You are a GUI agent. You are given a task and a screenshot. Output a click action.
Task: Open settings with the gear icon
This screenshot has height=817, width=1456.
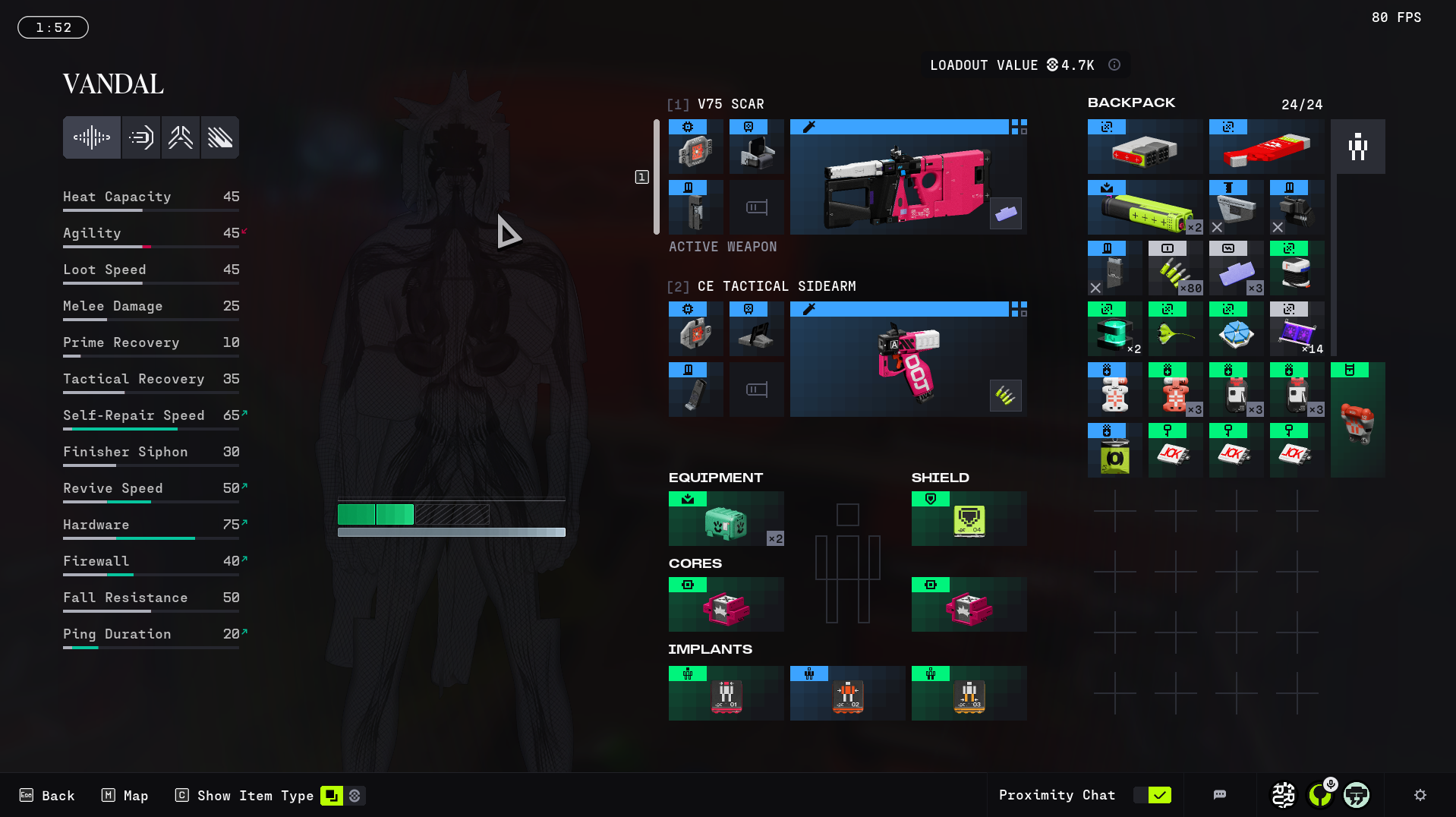[x=1420, y=795]
